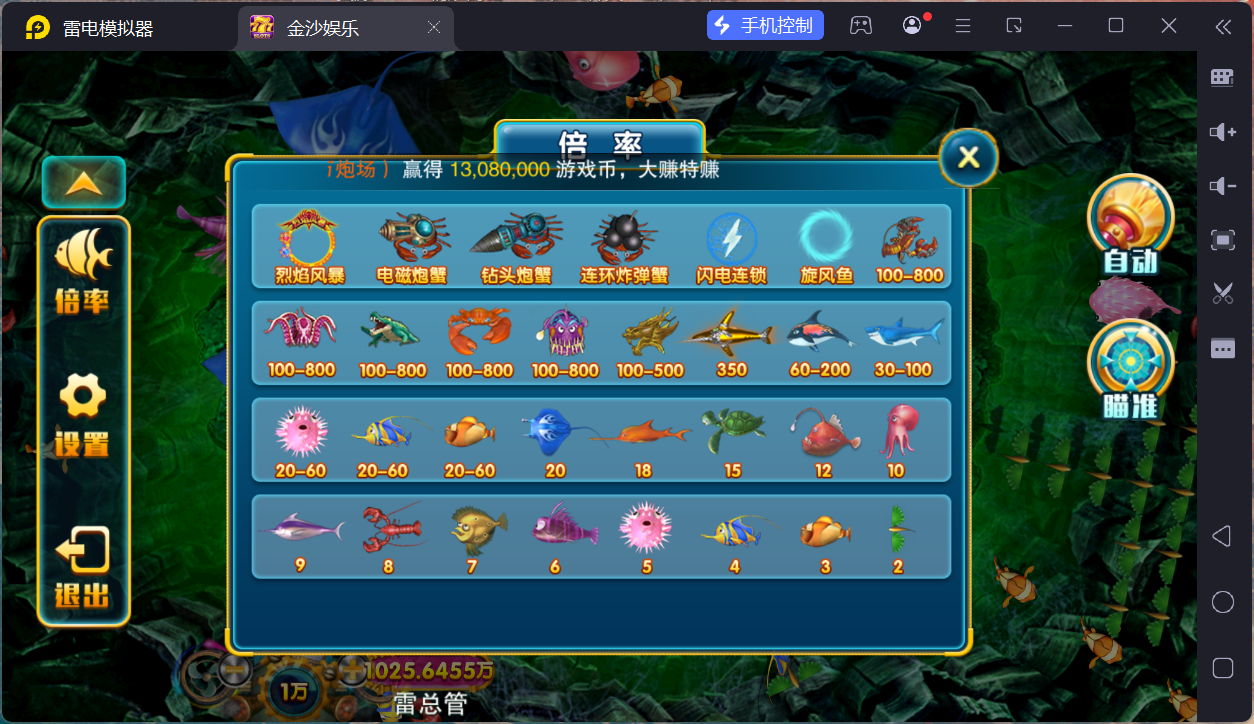Click the 退出 exit button

(x=83, y=570)
